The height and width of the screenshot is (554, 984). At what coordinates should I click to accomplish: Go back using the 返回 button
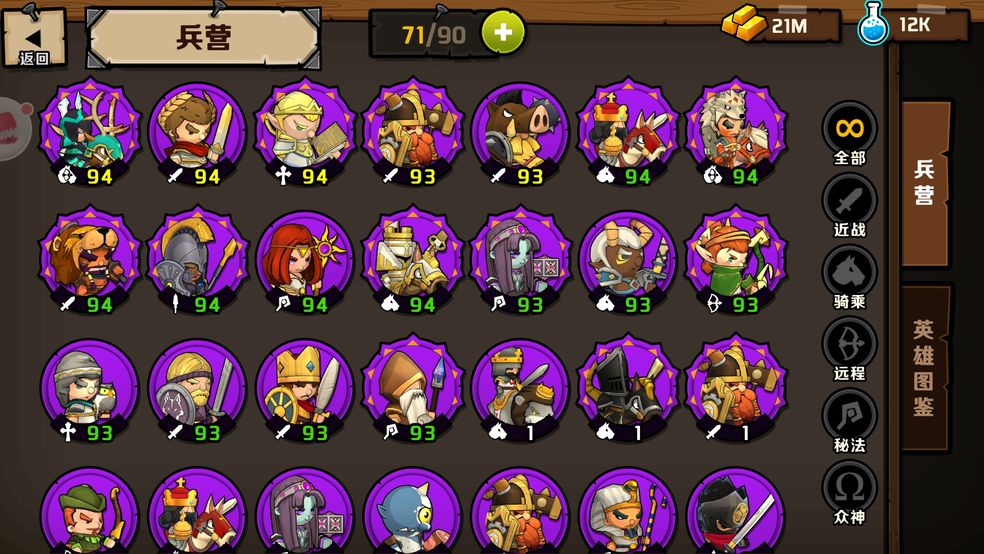(x=34, y=37)
